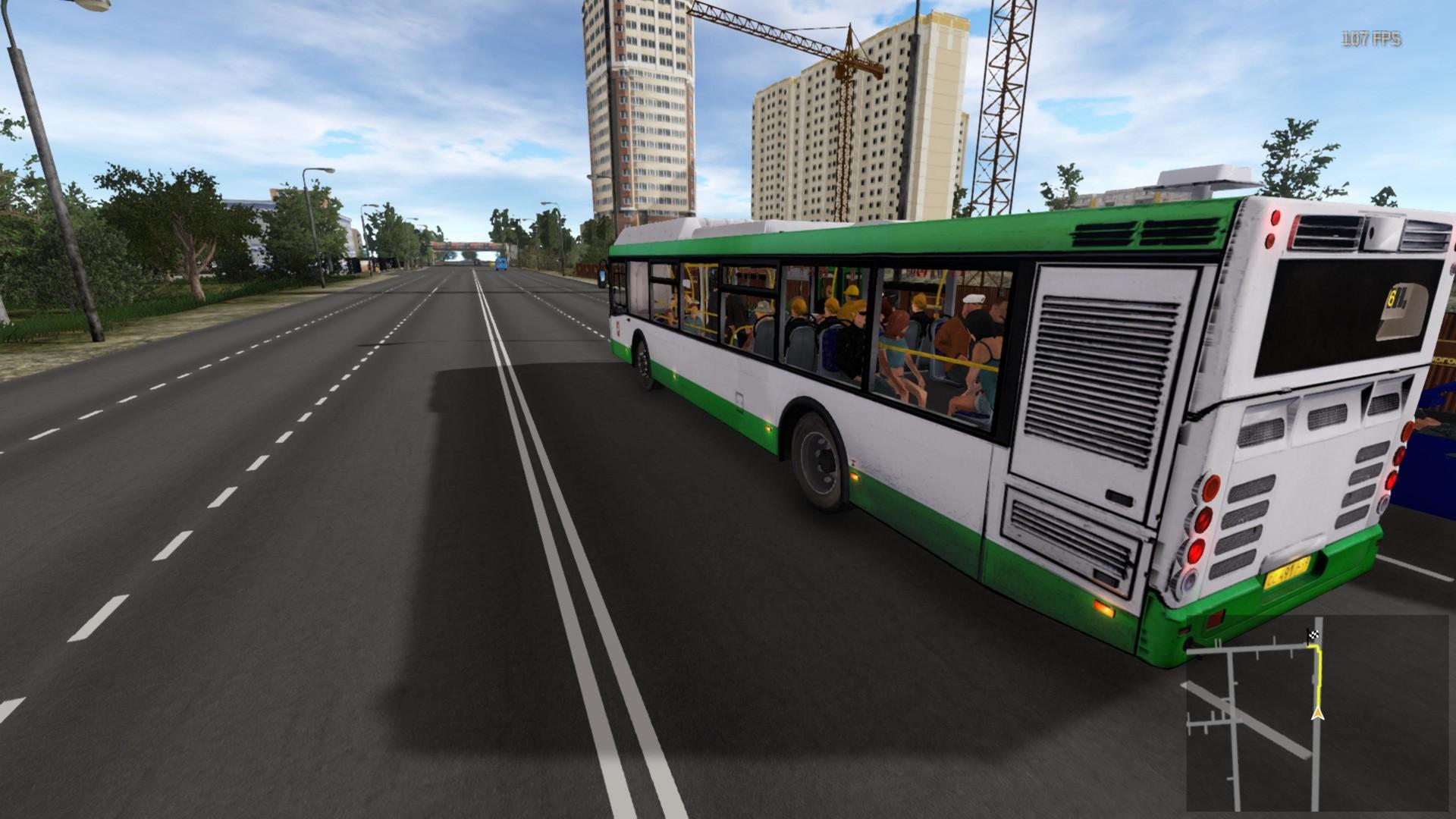Click the checkered flag destination marker on minimap
This screenshot has height=819, width=1456.
click(1313, 635)
